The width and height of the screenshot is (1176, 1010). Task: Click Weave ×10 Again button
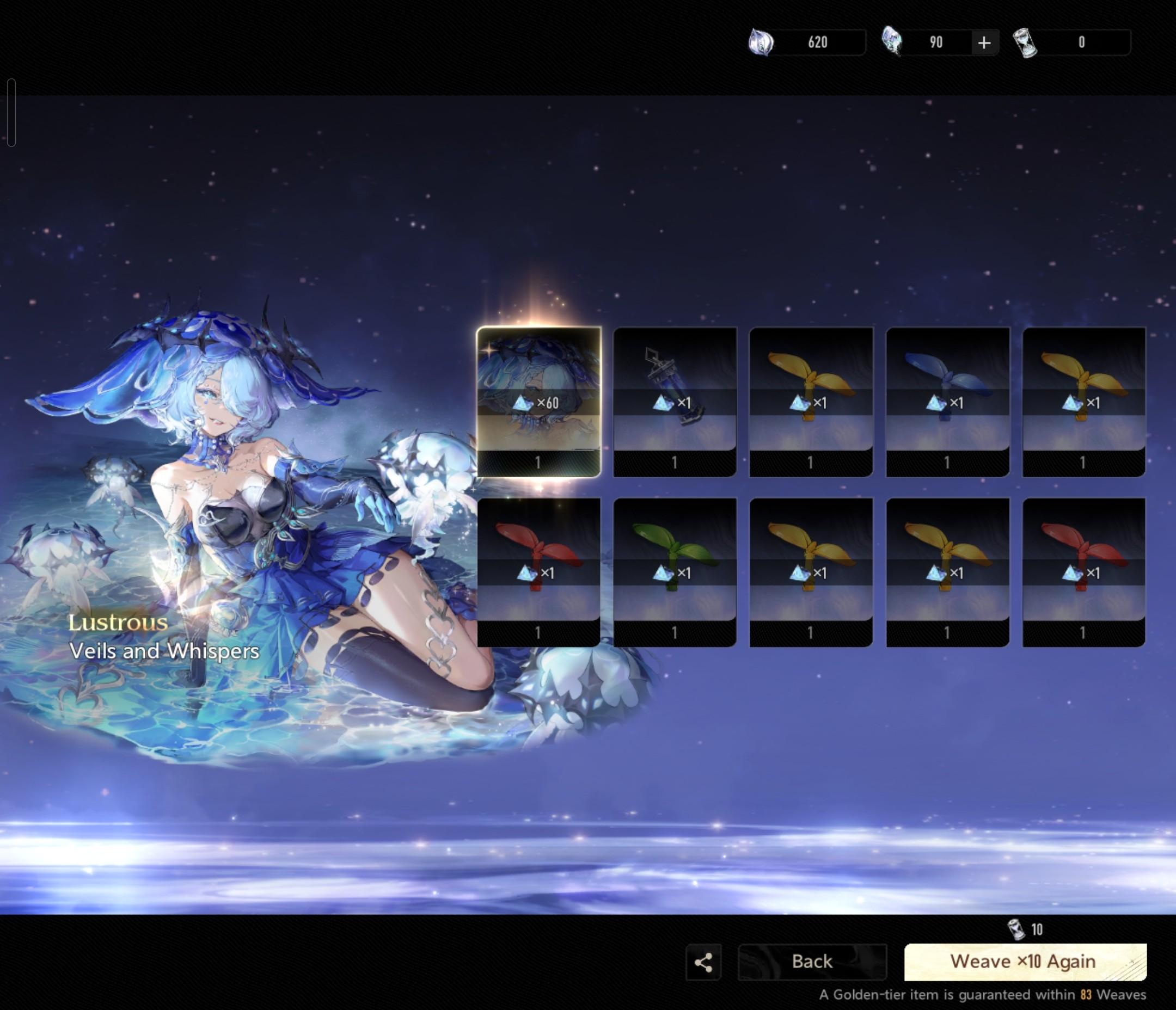(1025, 962)
